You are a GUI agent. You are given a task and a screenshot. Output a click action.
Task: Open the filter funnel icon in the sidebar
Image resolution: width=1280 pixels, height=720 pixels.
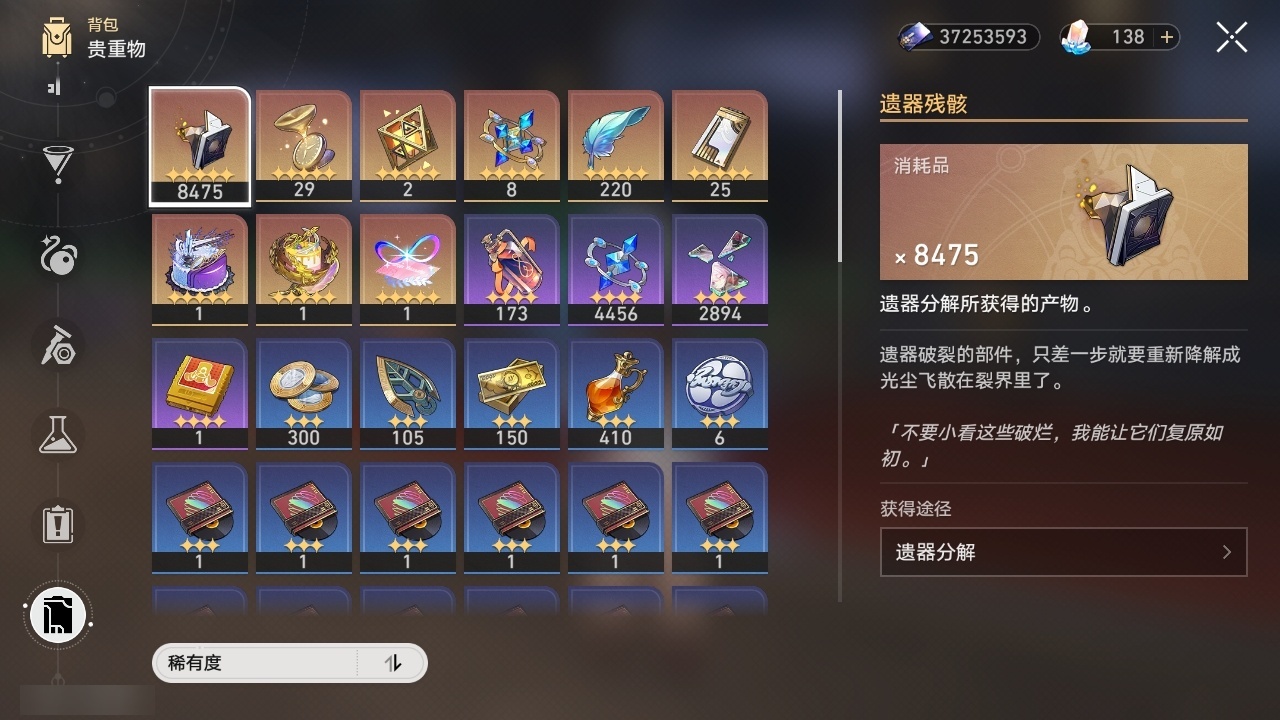58,164
